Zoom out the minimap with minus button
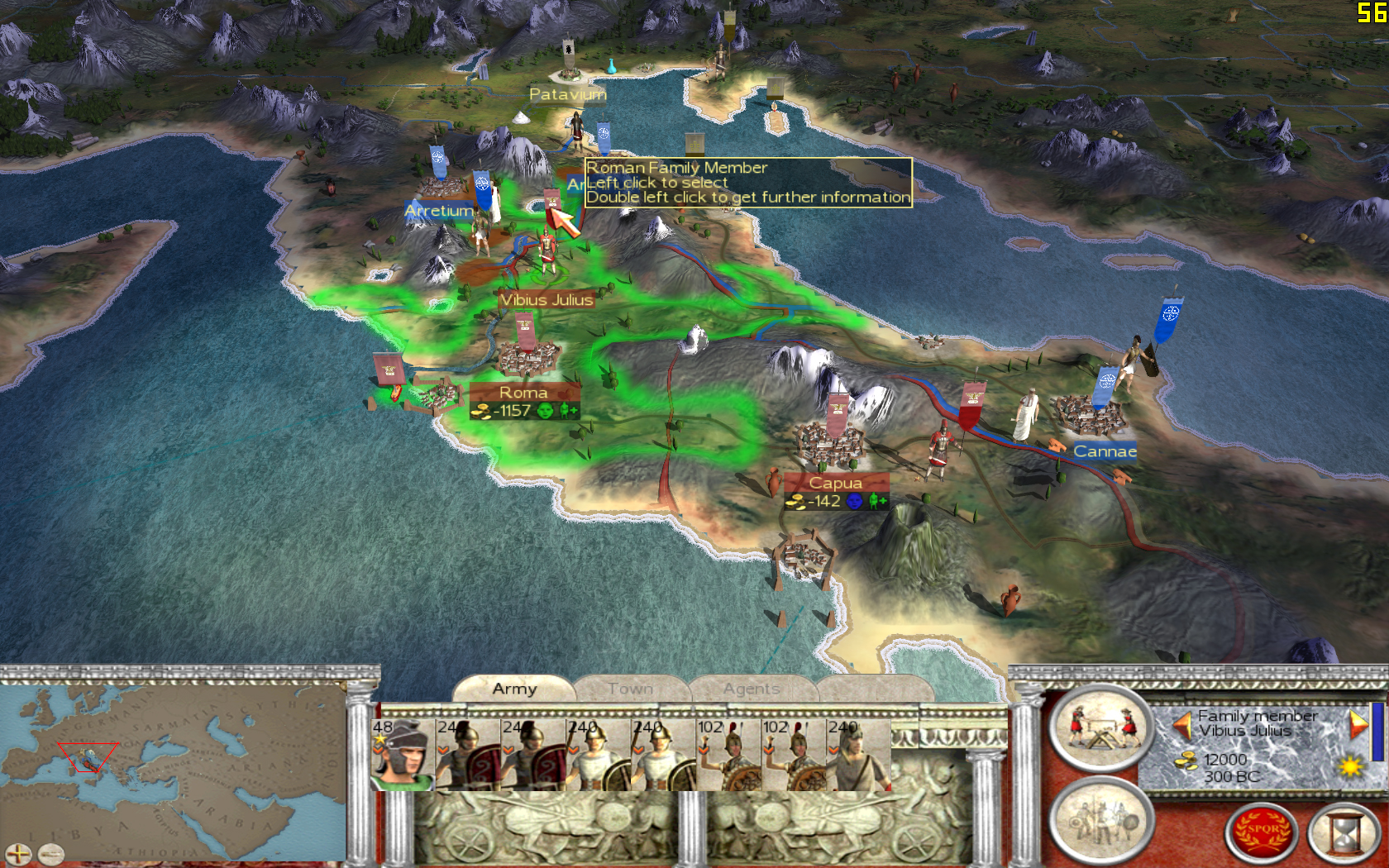Viewport: 1389px width, 868px height. click(x=51, y=854)
